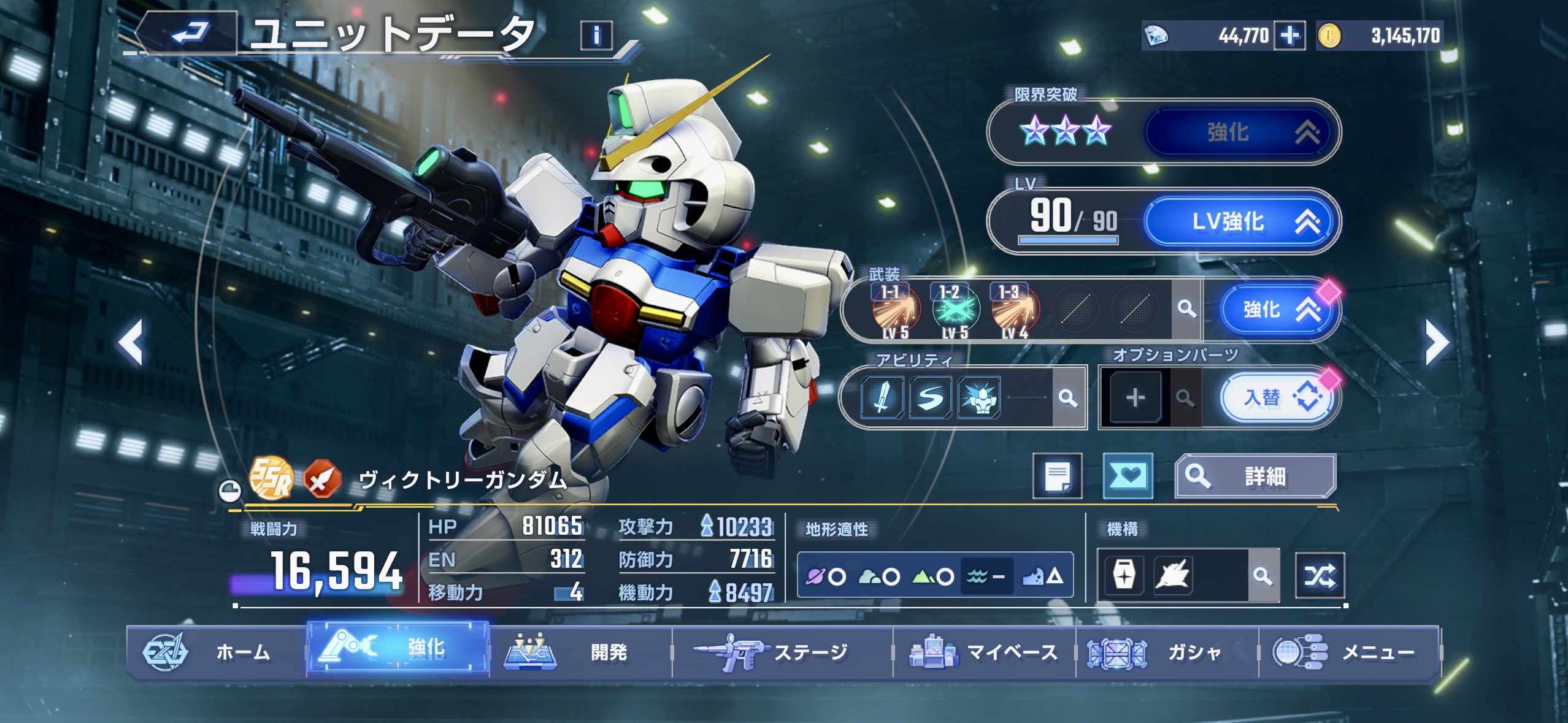
Task: Select the 1-2 green weapon icon
Action: [x=955, y=310]
